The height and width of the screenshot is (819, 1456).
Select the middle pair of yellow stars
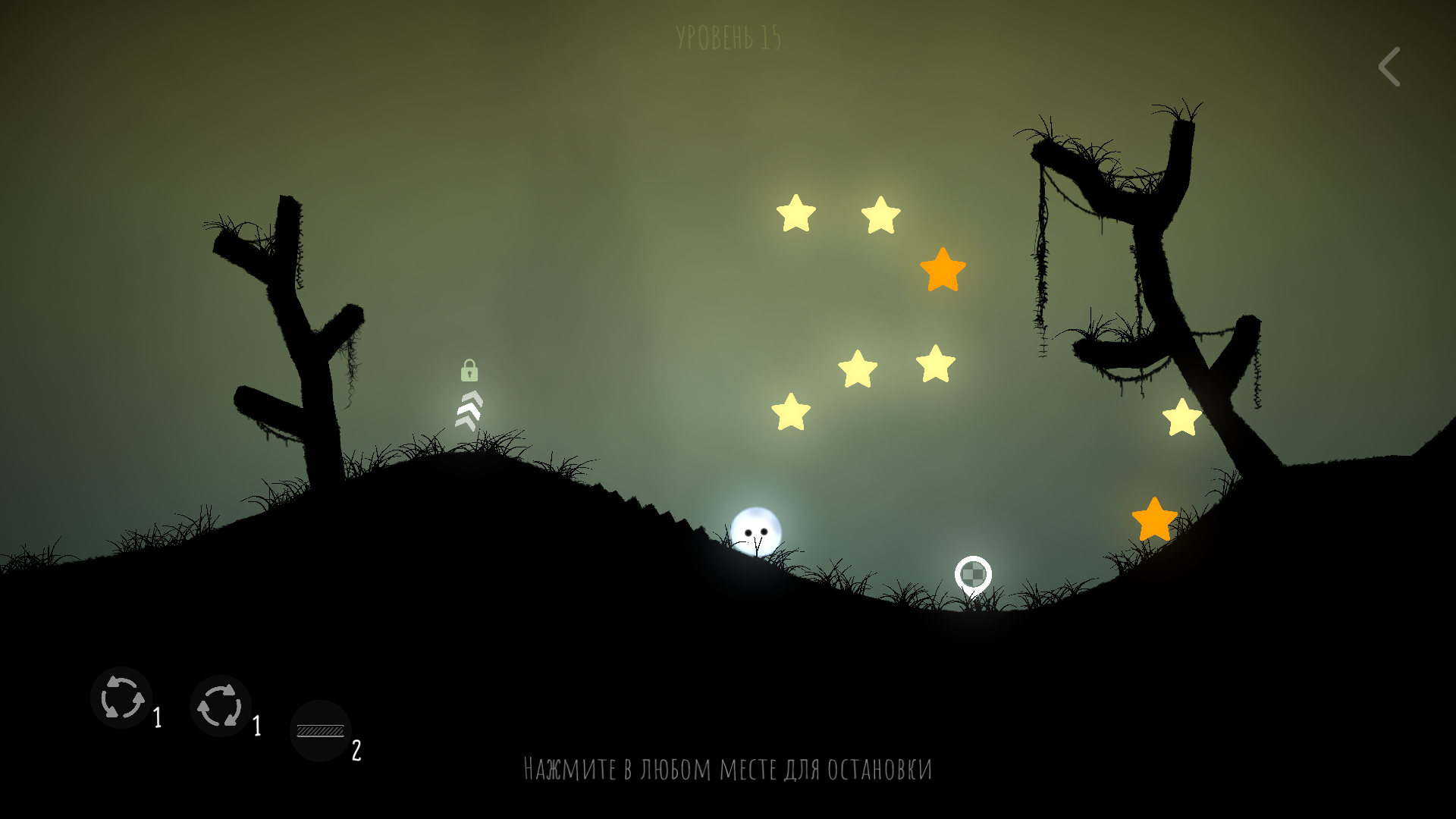pos(895,369)
